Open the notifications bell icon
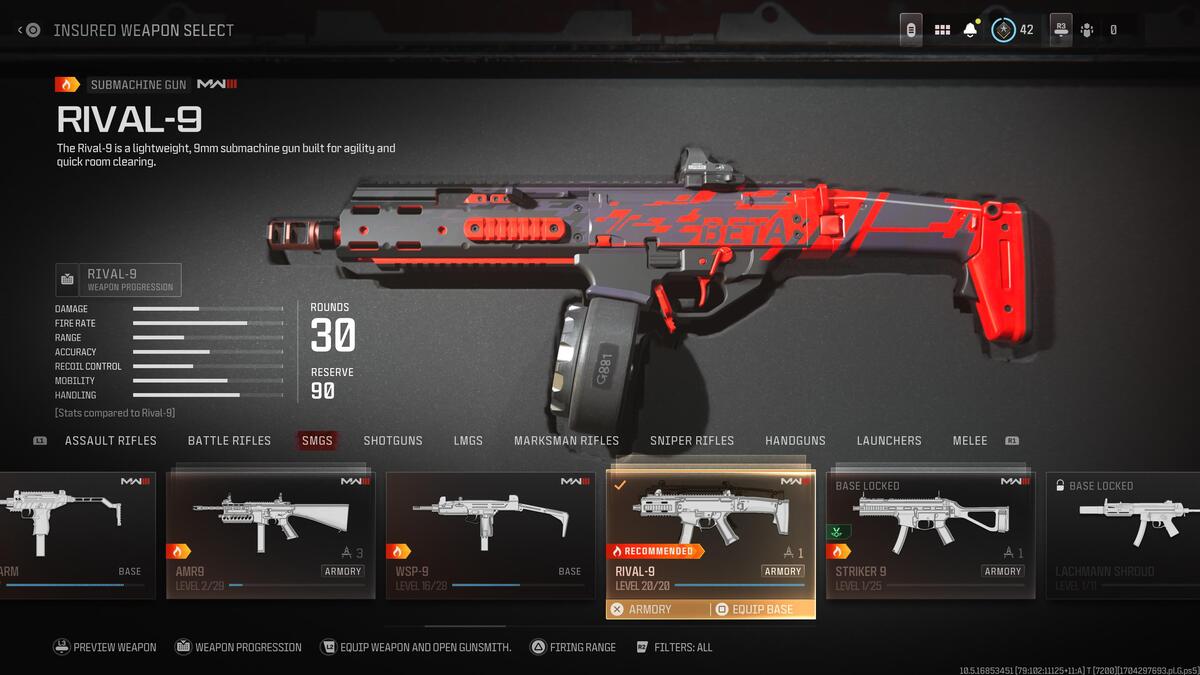 970,30
